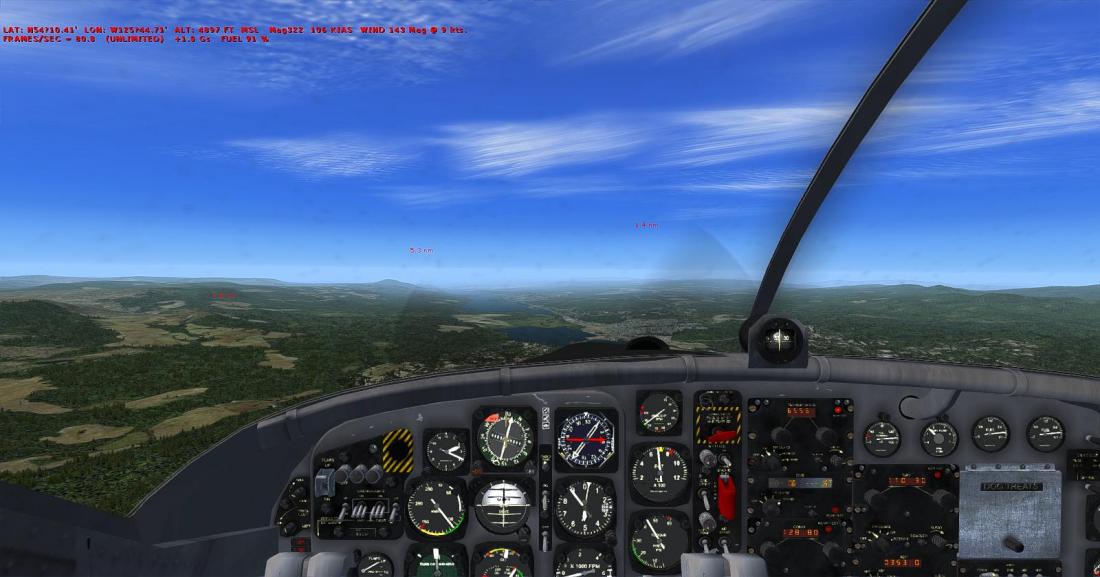Flip the red guarded switch cover

(x=726, y=497)
